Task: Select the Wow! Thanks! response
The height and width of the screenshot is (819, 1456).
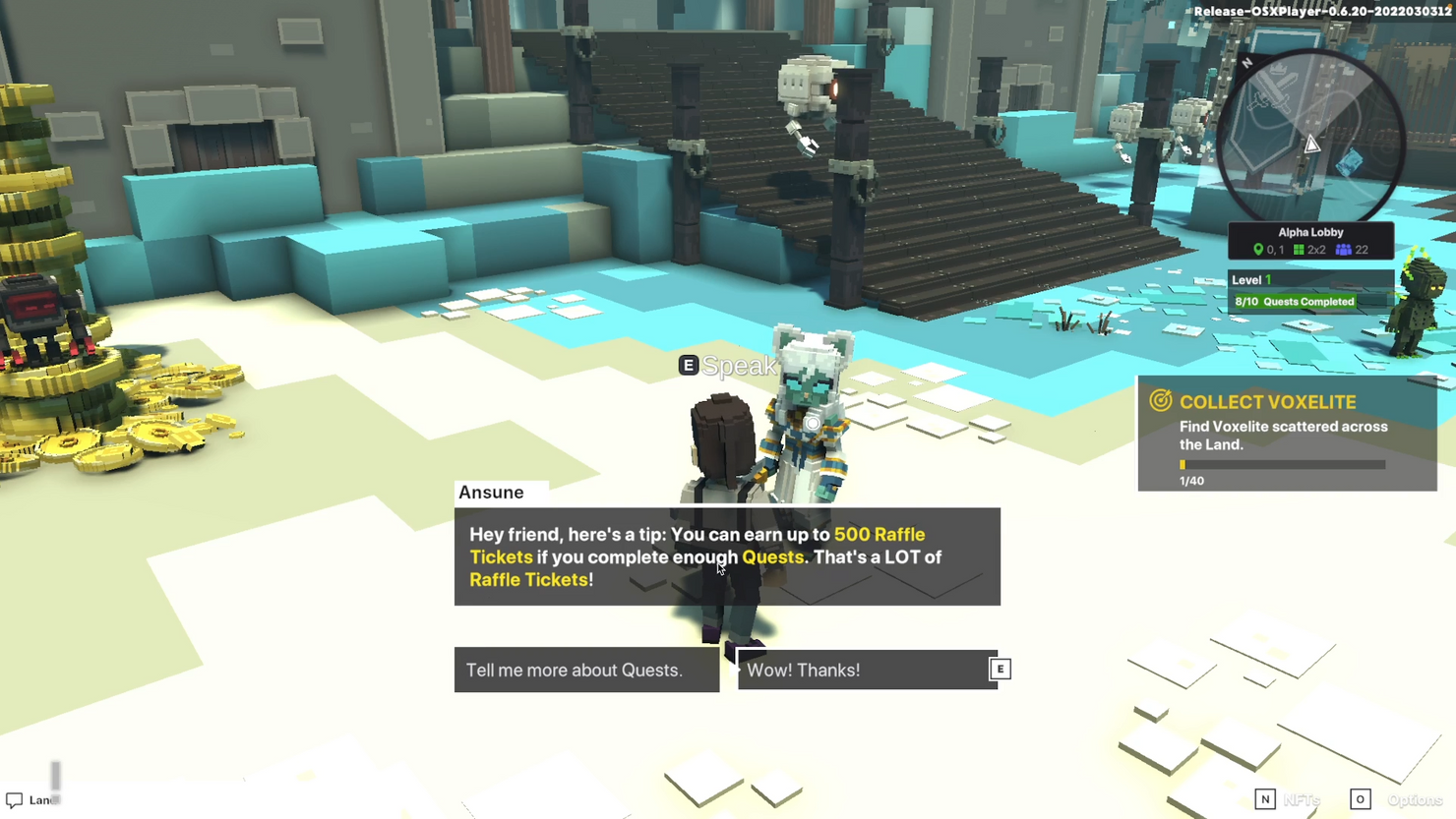Action: click(x=866, y=670)
